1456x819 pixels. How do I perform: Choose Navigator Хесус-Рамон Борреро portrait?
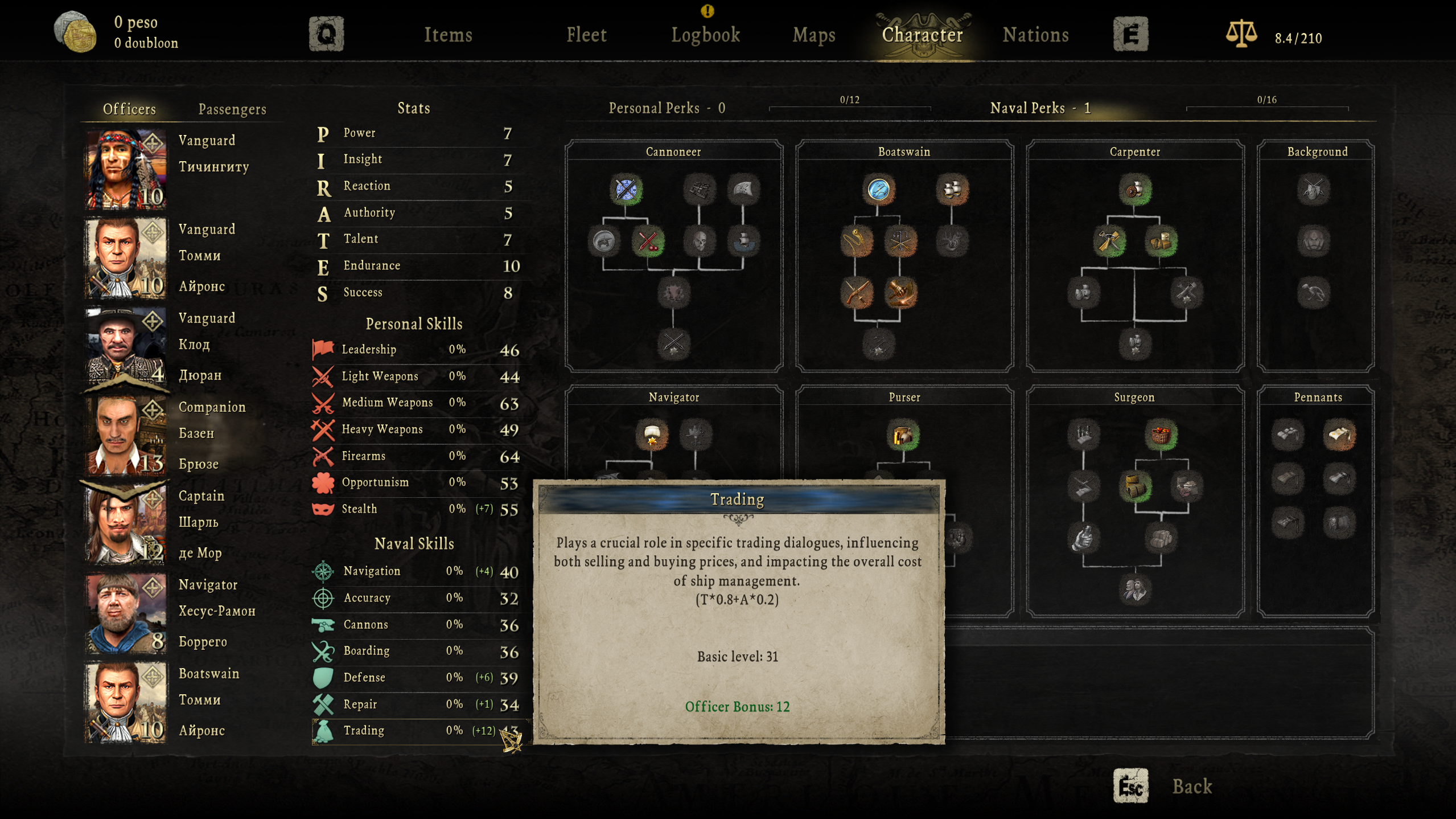coord(126,613)
